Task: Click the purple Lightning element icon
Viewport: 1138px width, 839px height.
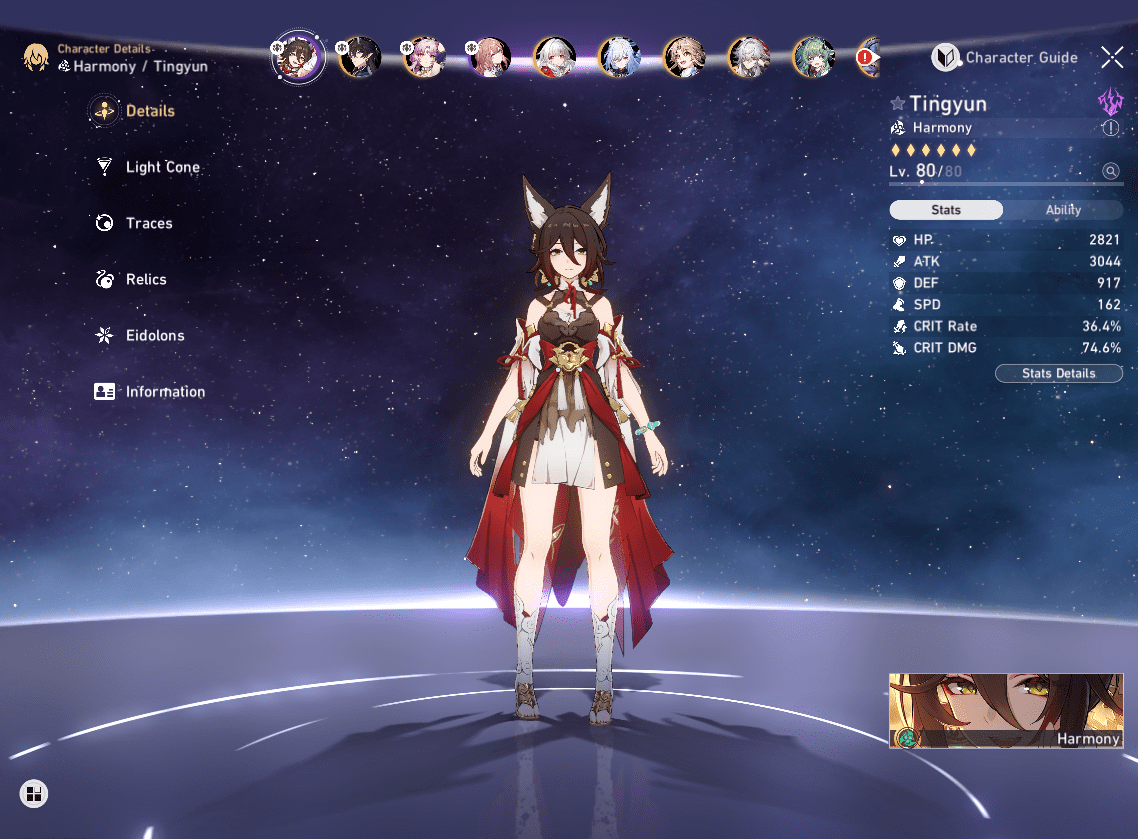Action: coord(1110,101)
